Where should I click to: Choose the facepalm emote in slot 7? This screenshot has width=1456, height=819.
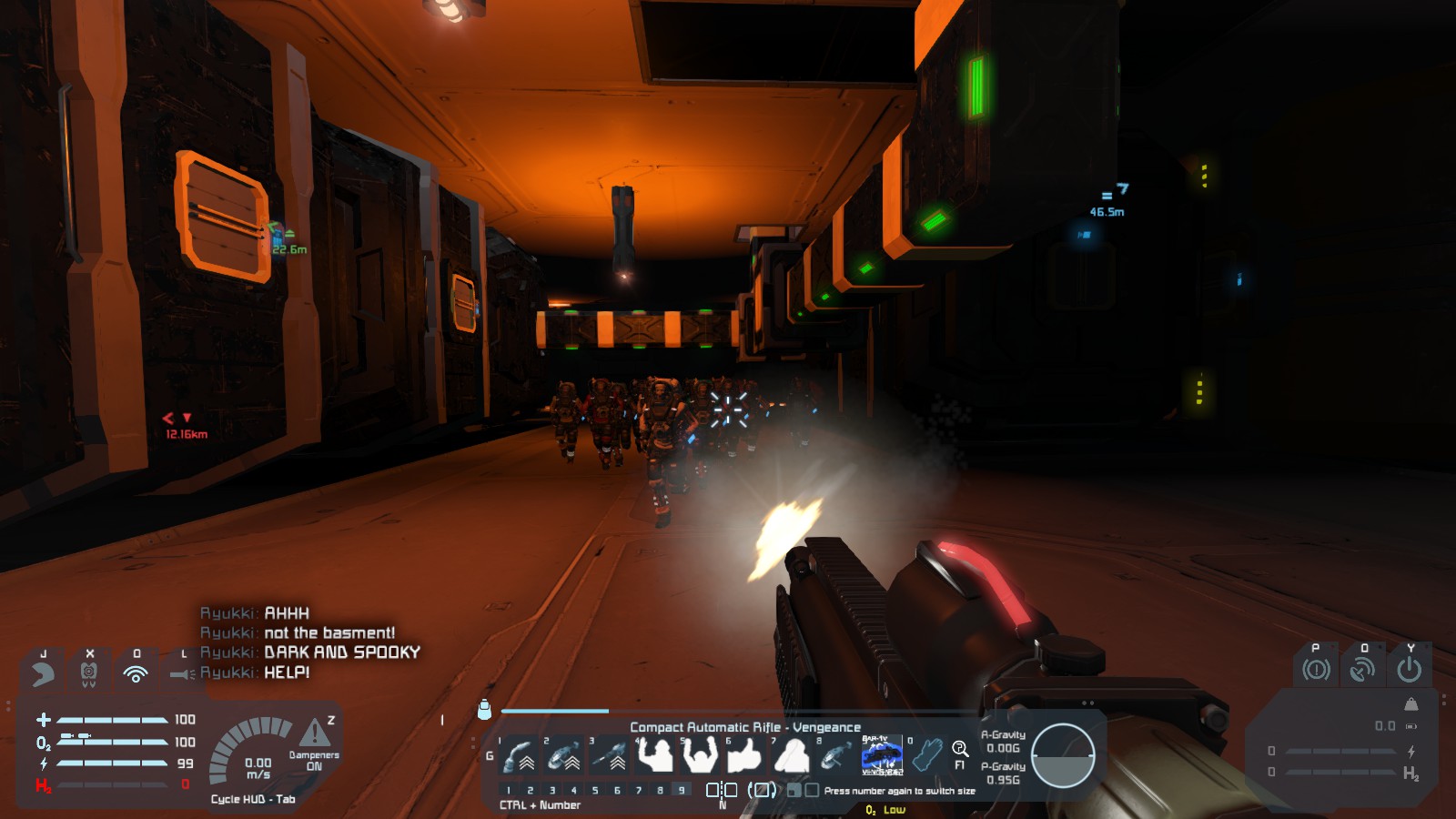click(791, 755)
